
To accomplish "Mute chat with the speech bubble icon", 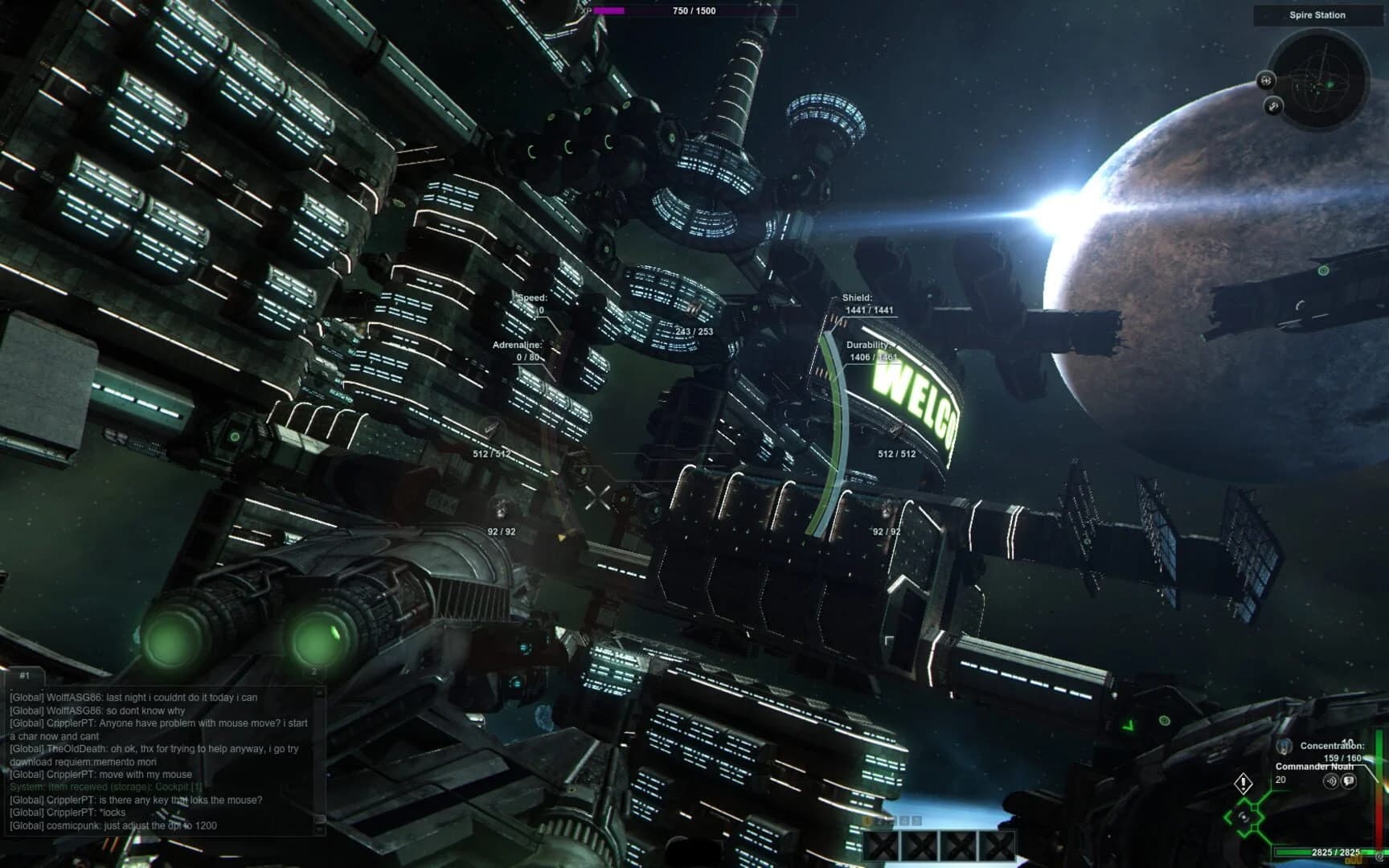I will coord(1348,781).
